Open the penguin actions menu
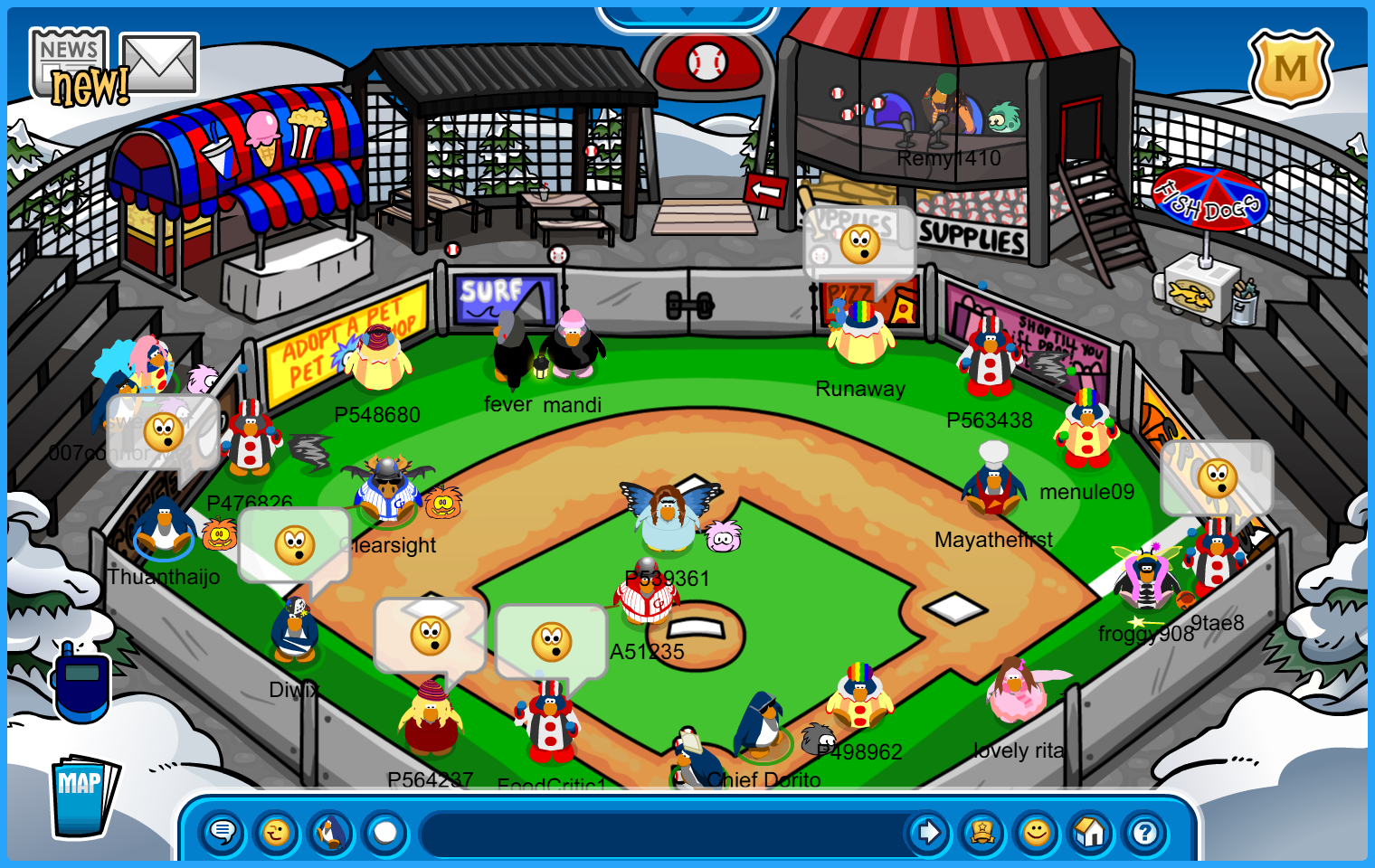 pyautogui.click(x=331, y=832)
